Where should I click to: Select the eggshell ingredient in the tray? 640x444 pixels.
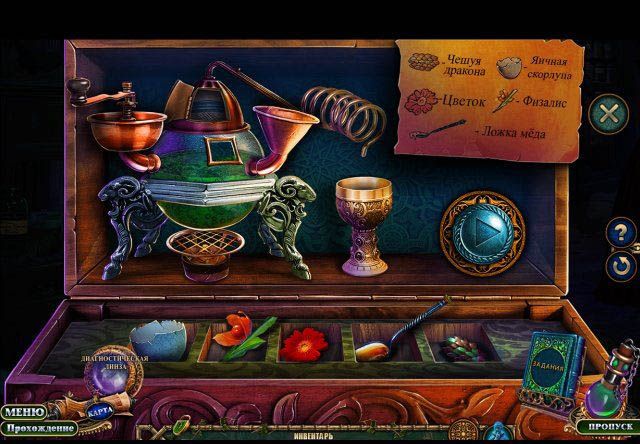(x=157, y=337)
